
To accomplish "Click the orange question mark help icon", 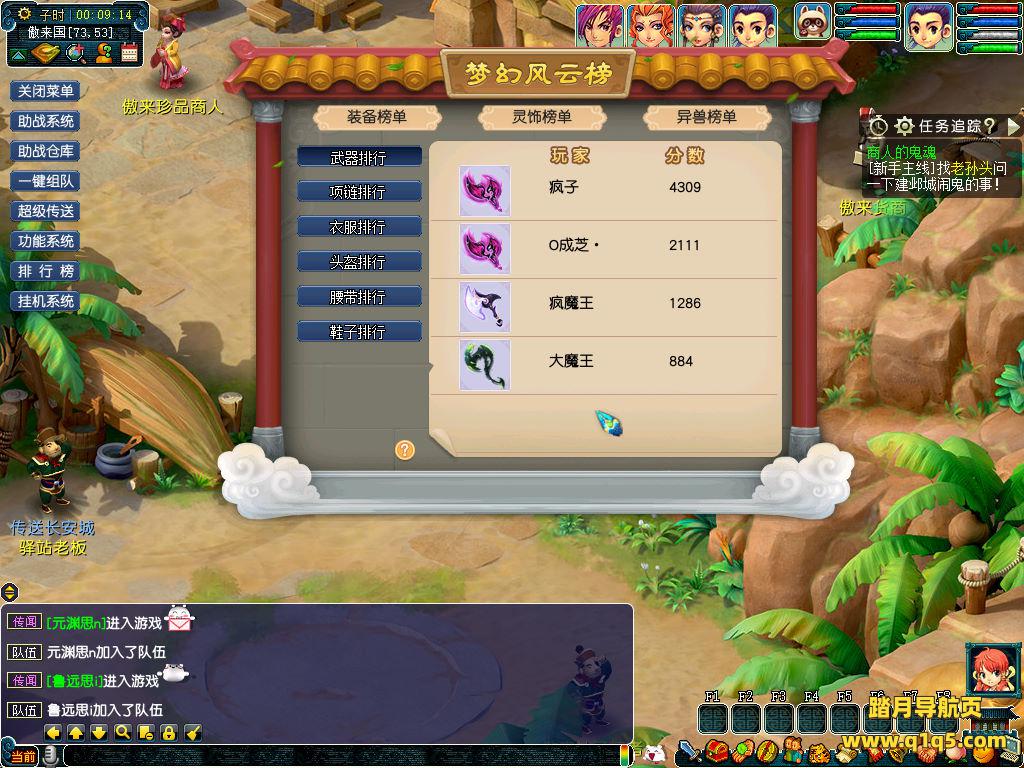I will point(405,450).
